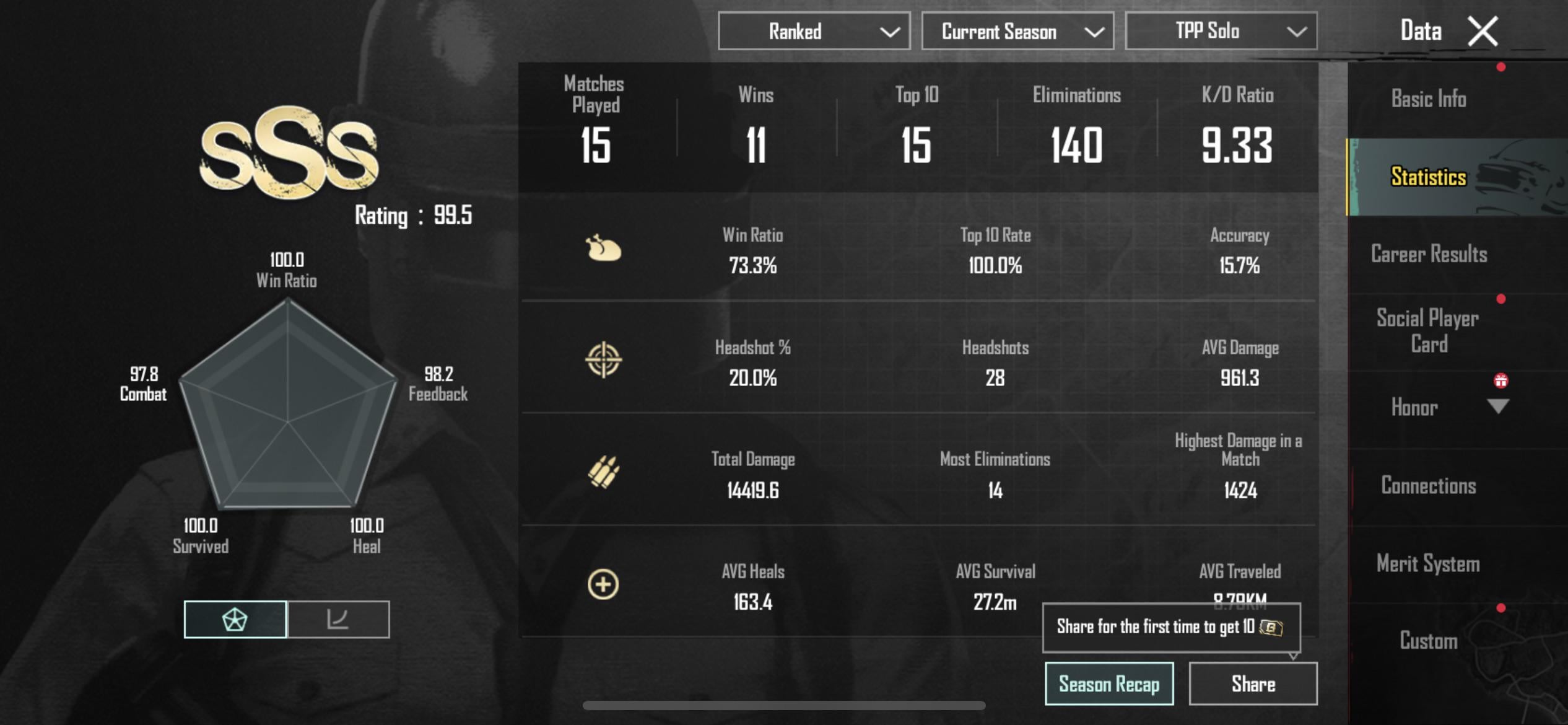Click the Season Recap button

(1108, 683)
